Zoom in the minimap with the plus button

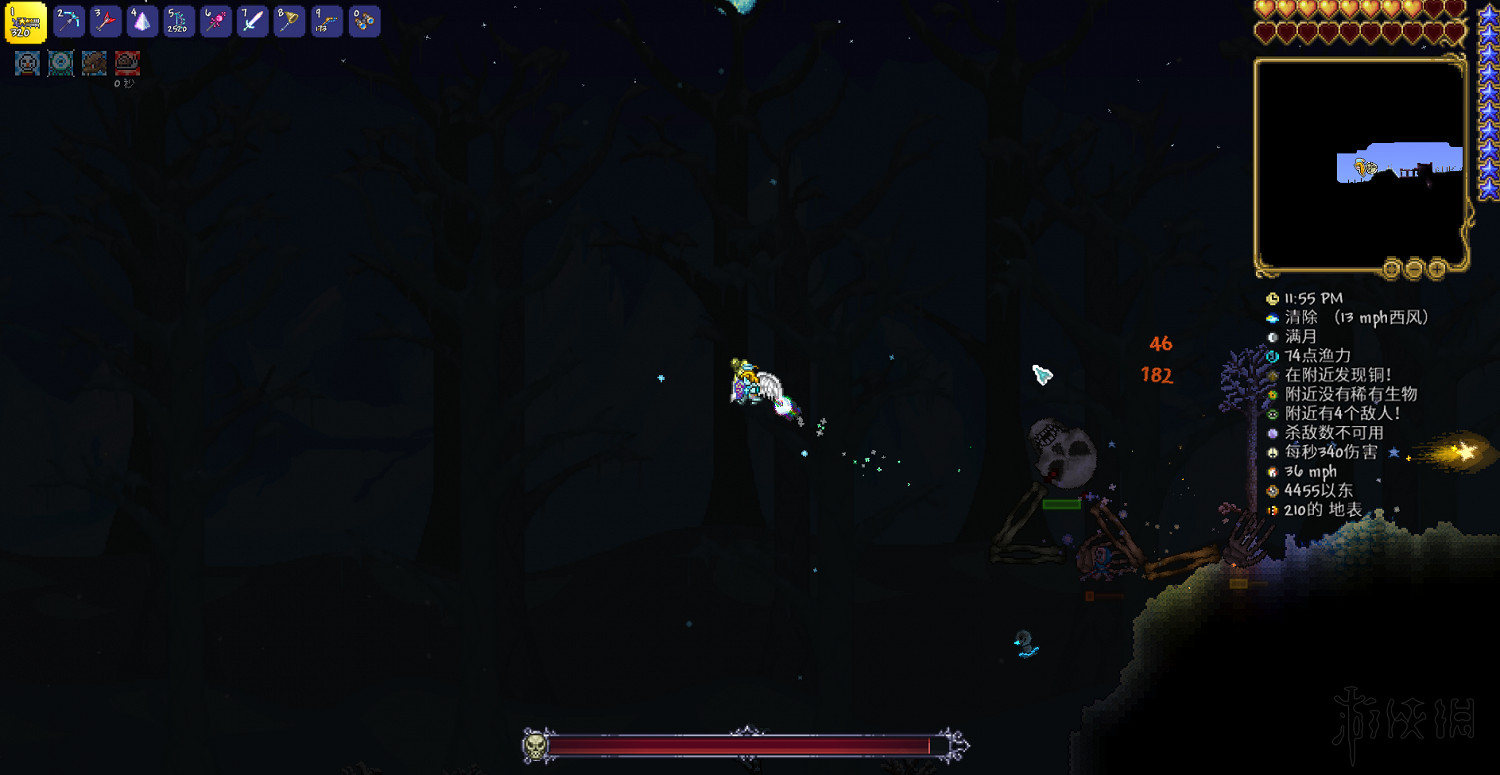1438,269
